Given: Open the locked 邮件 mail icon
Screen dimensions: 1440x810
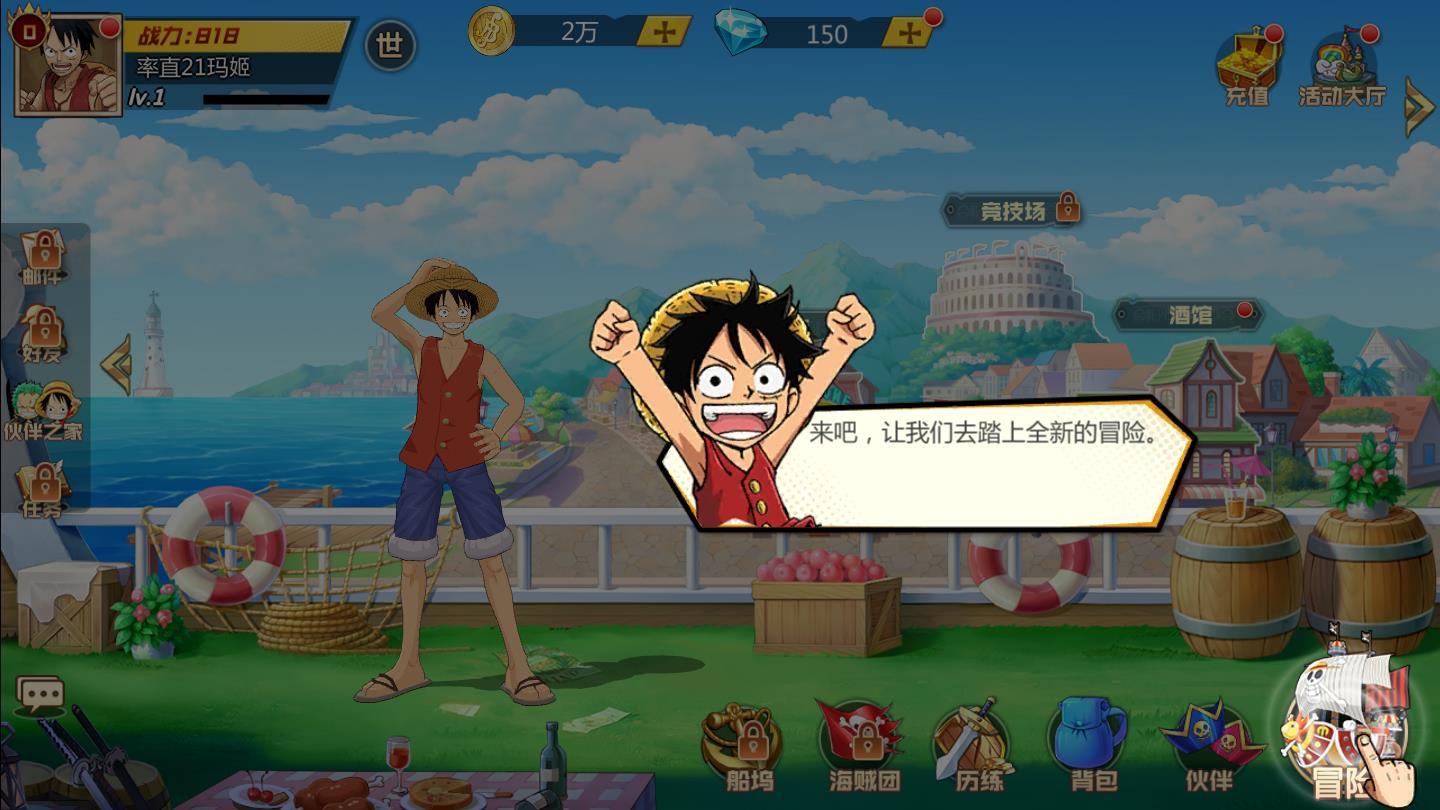Looking at the screenshot, I should [42, 257].
